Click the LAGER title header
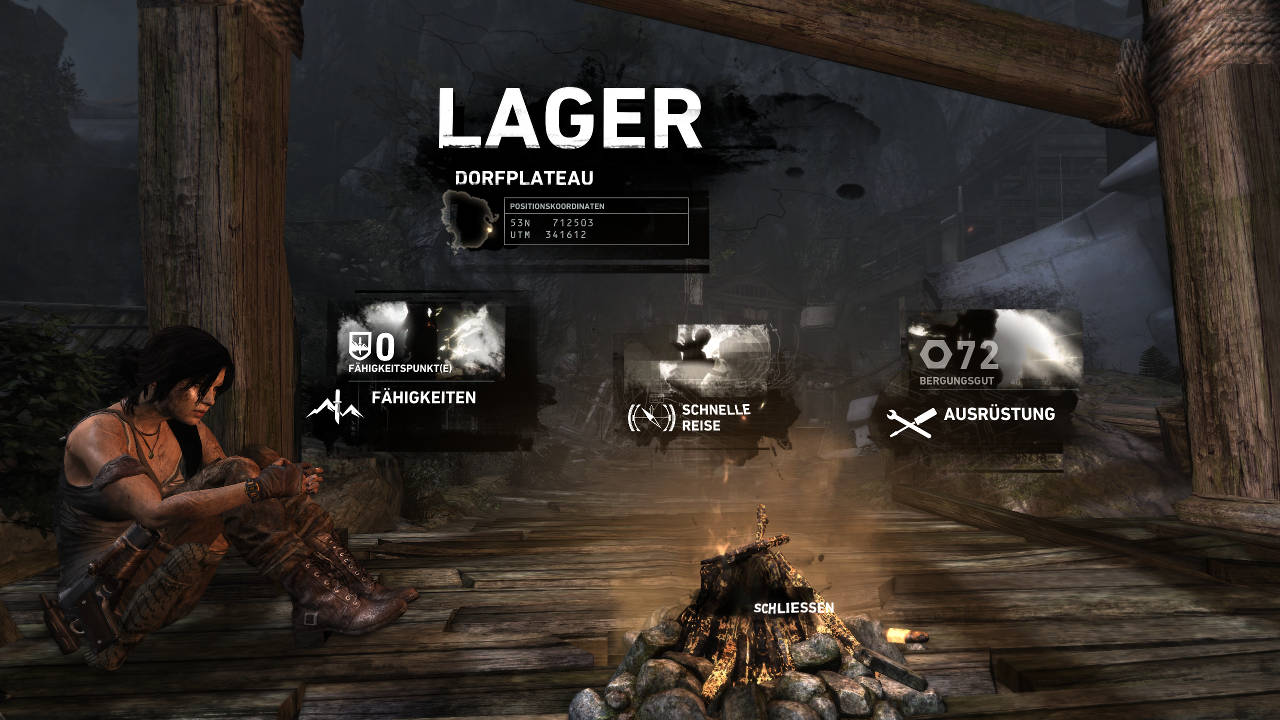Screen dimensions: 1280x720 [x=572, y=117]
